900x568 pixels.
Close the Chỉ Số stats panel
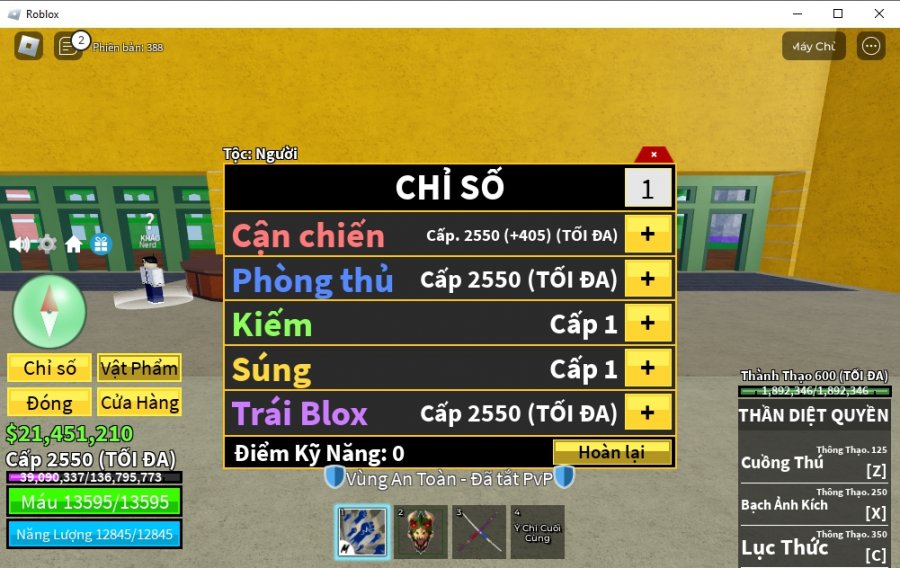click(653, 155)
